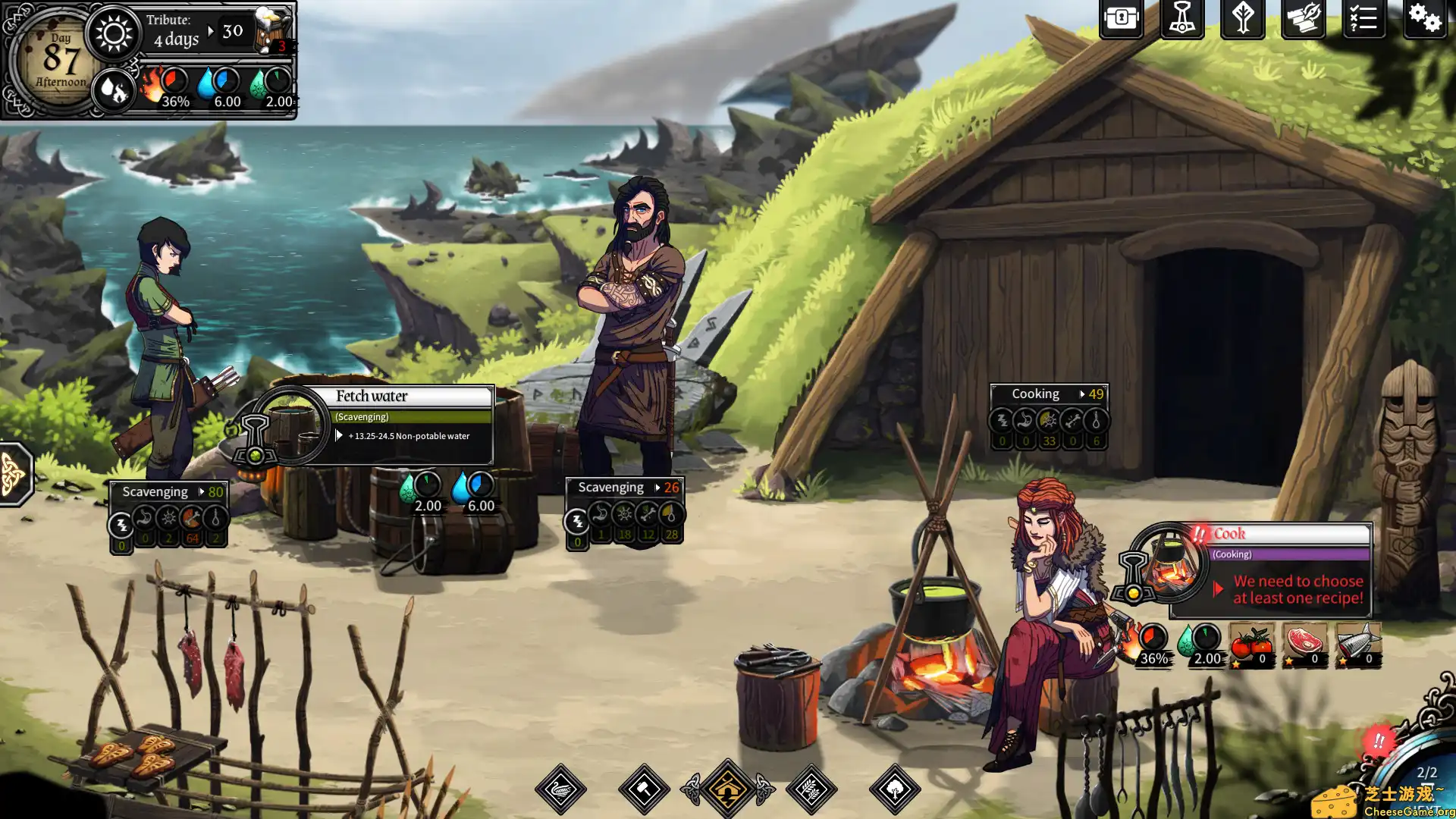The height and width of the screenshot is (819, 1456).
Task: Select the swan activity icon
Action: pyautogui.click(x=560, y=789)
